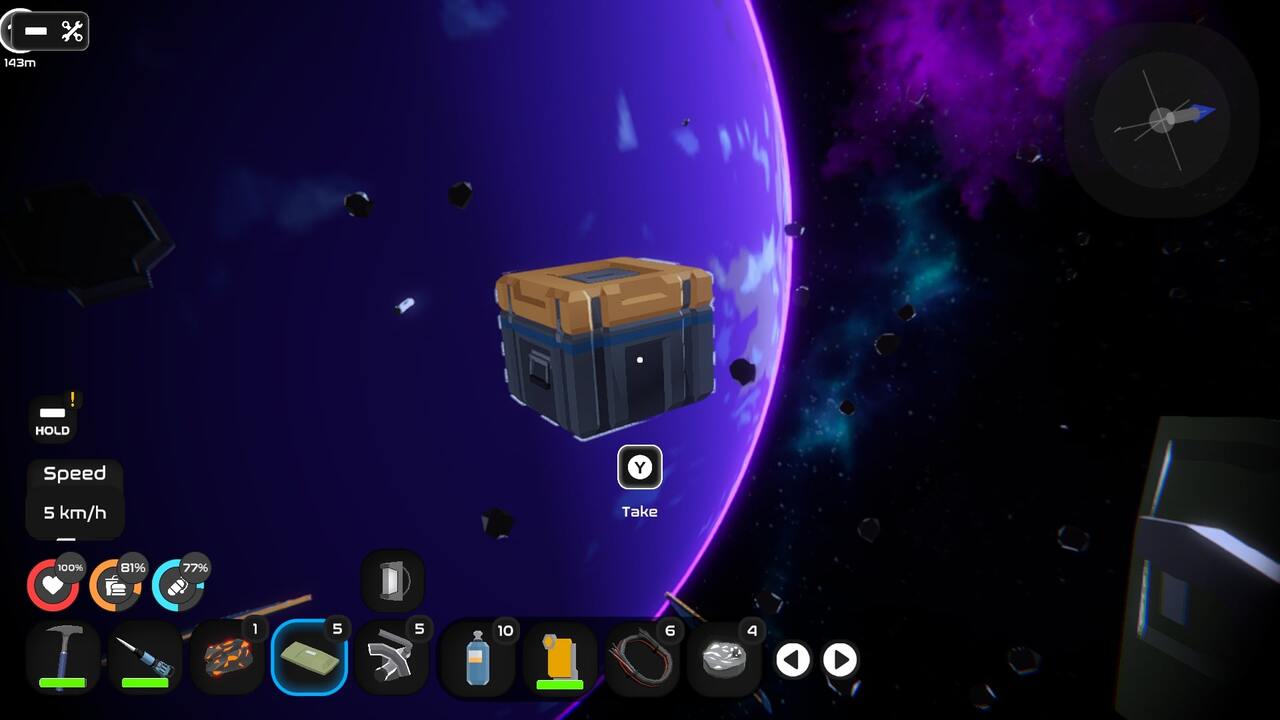Select the pickaxe in the hotbar

pos(62,655)
